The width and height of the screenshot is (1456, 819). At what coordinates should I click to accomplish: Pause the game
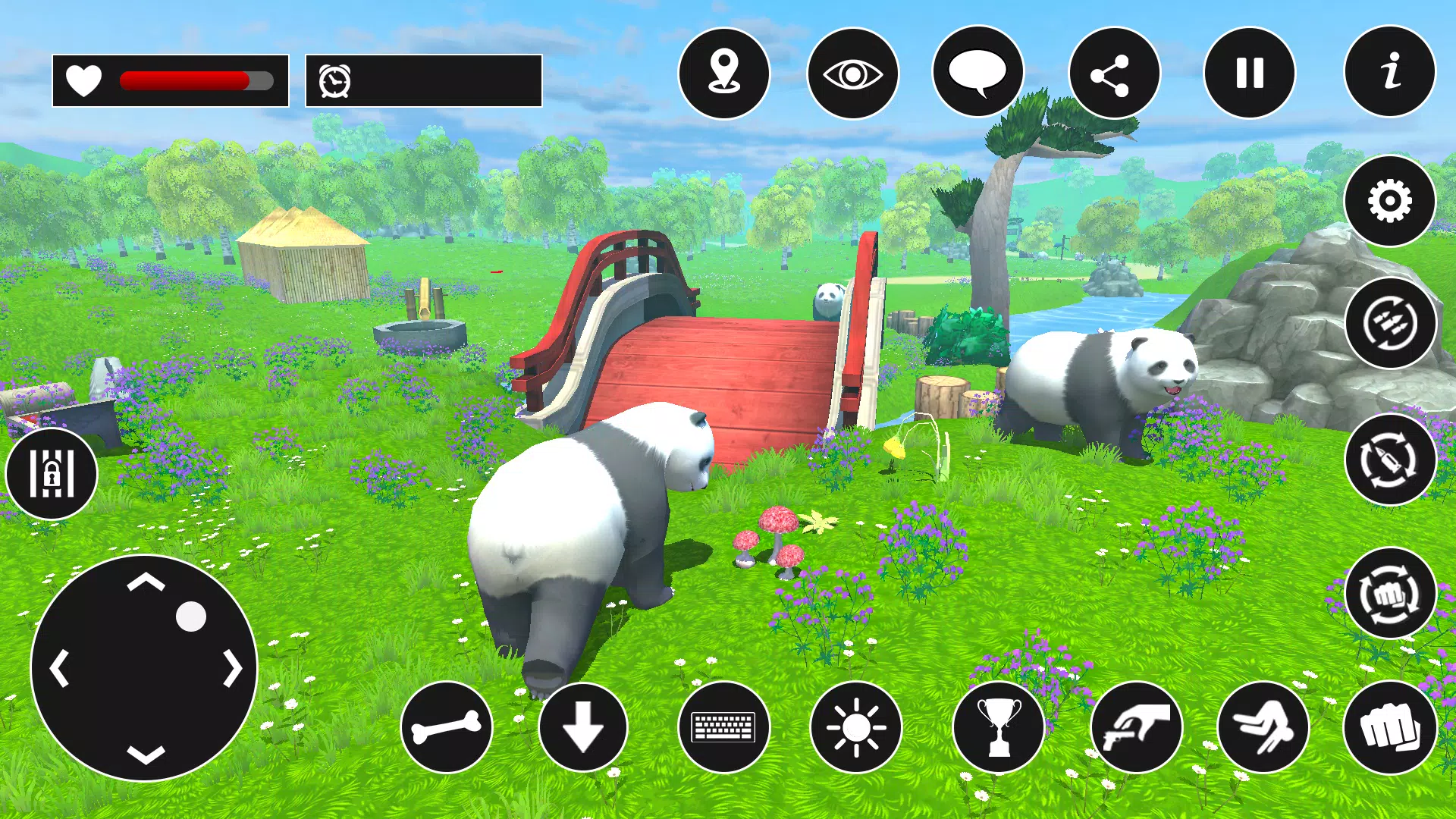click(1249, 73)
